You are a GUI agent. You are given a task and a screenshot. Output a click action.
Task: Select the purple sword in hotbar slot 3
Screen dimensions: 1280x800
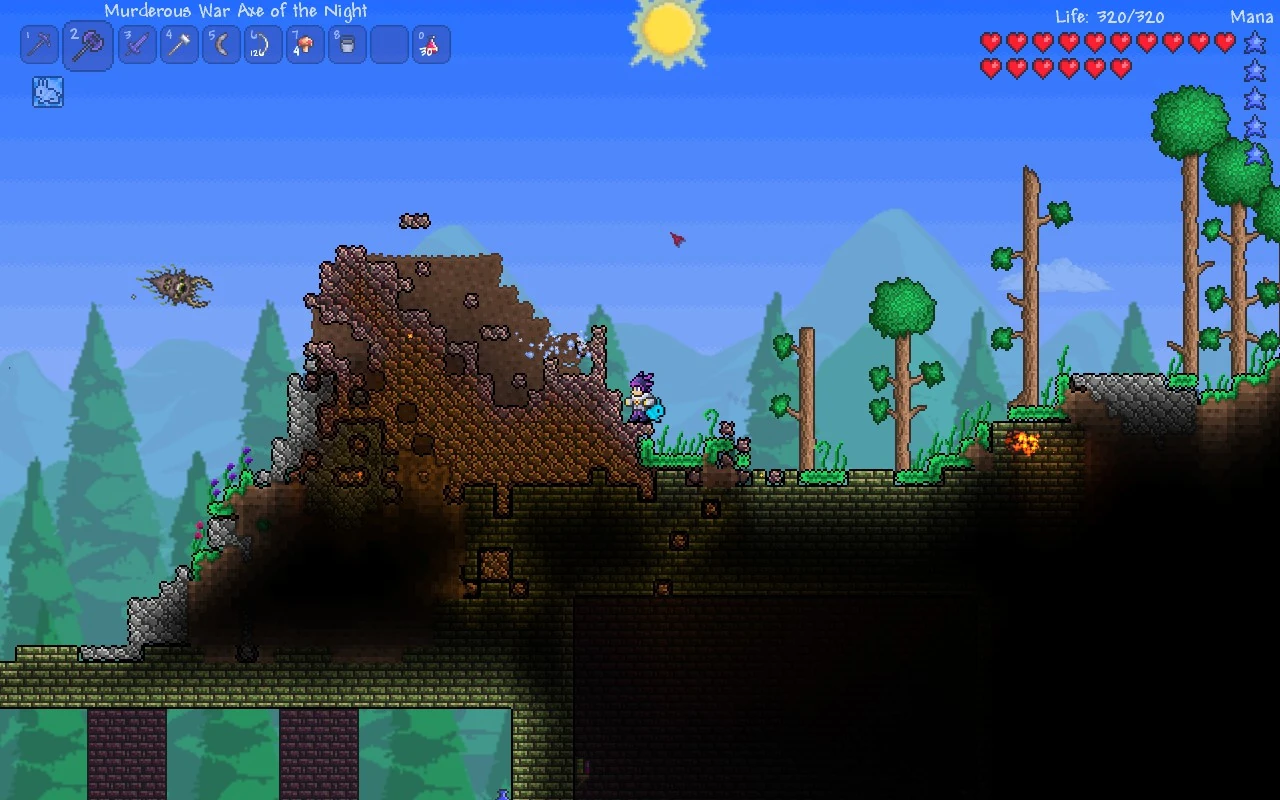[136, 44]
